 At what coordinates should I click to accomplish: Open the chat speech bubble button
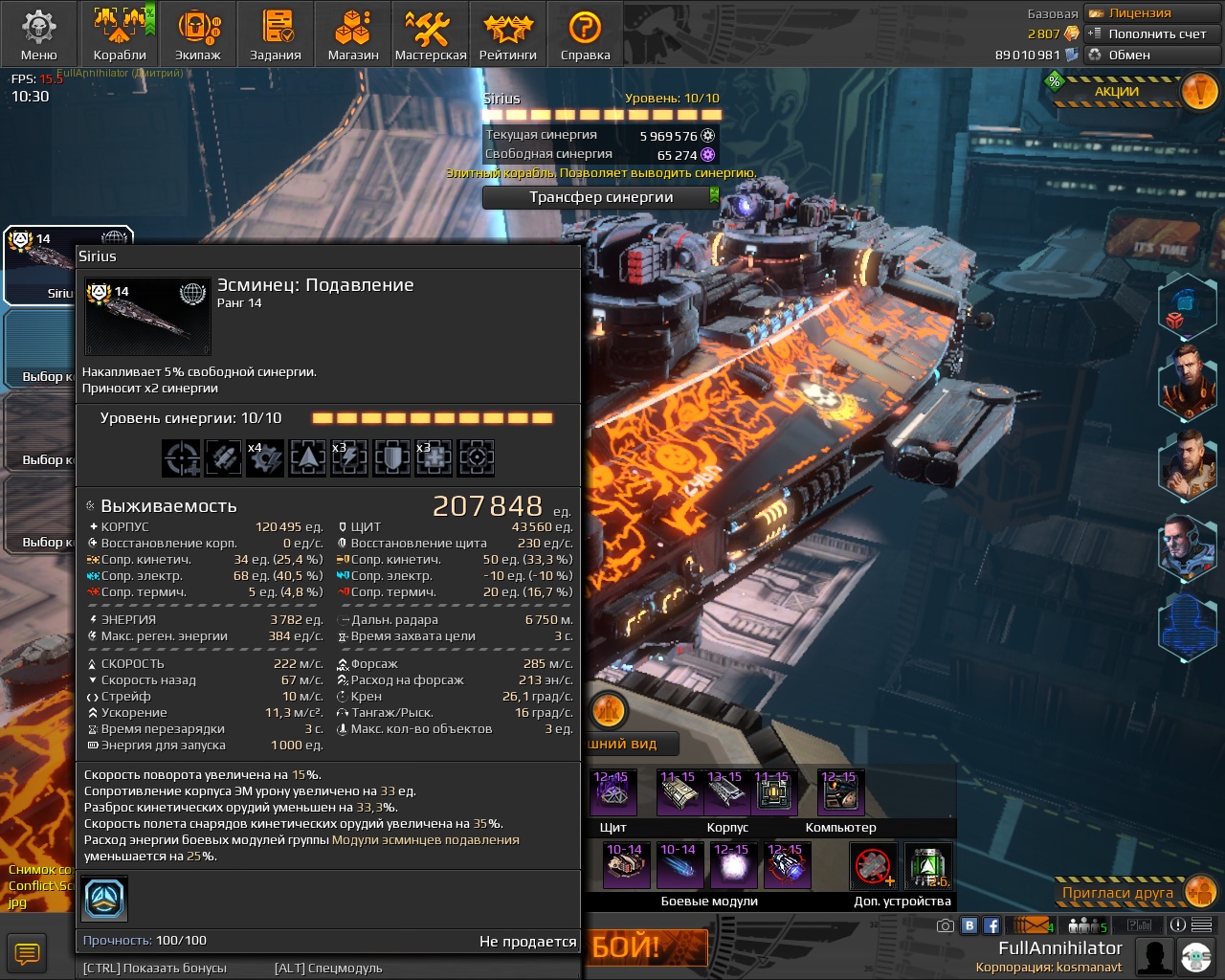(26, 953)
